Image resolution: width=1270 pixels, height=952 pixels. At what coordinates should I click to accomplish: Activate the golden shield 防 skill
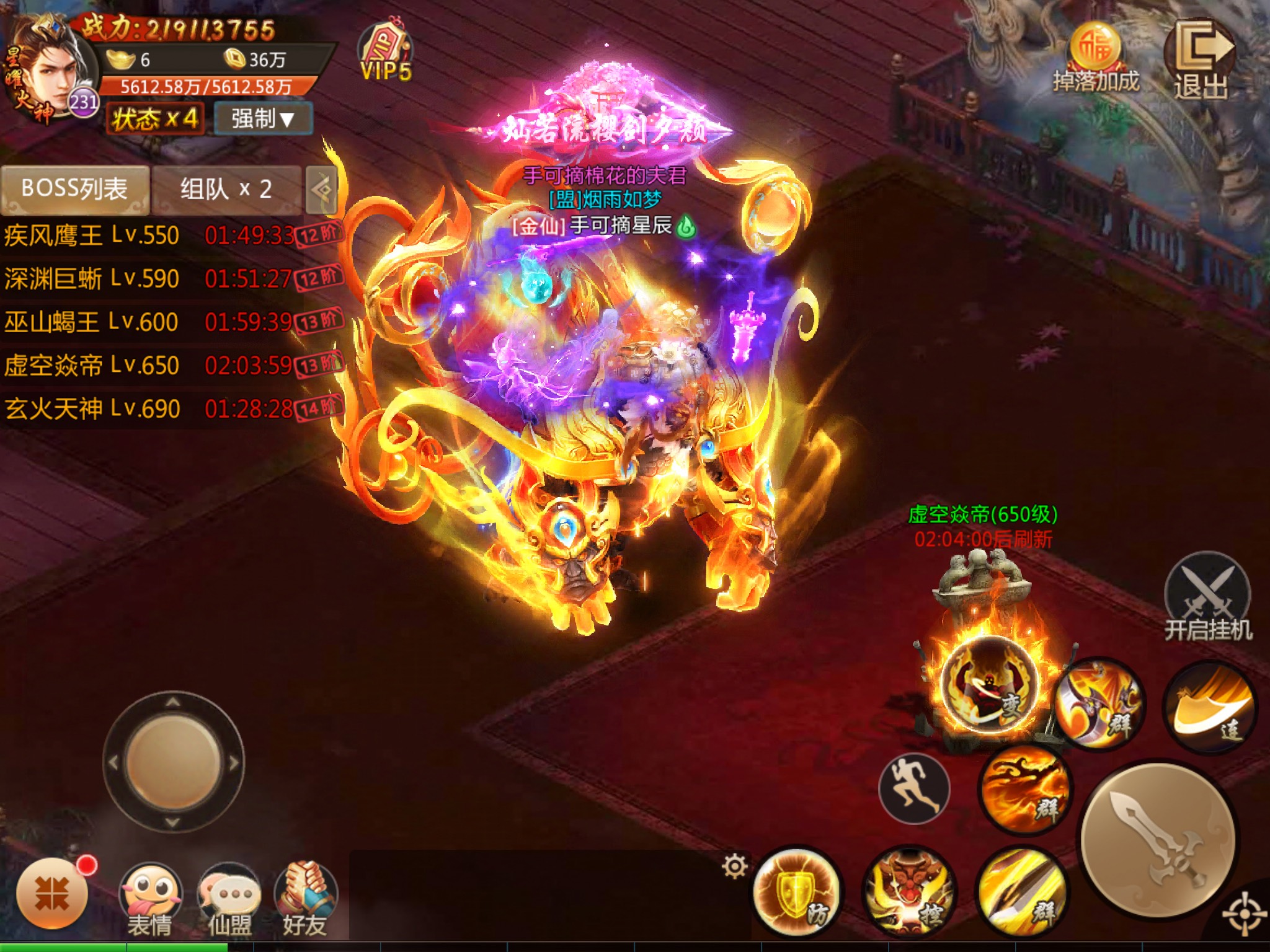[796, 892]
